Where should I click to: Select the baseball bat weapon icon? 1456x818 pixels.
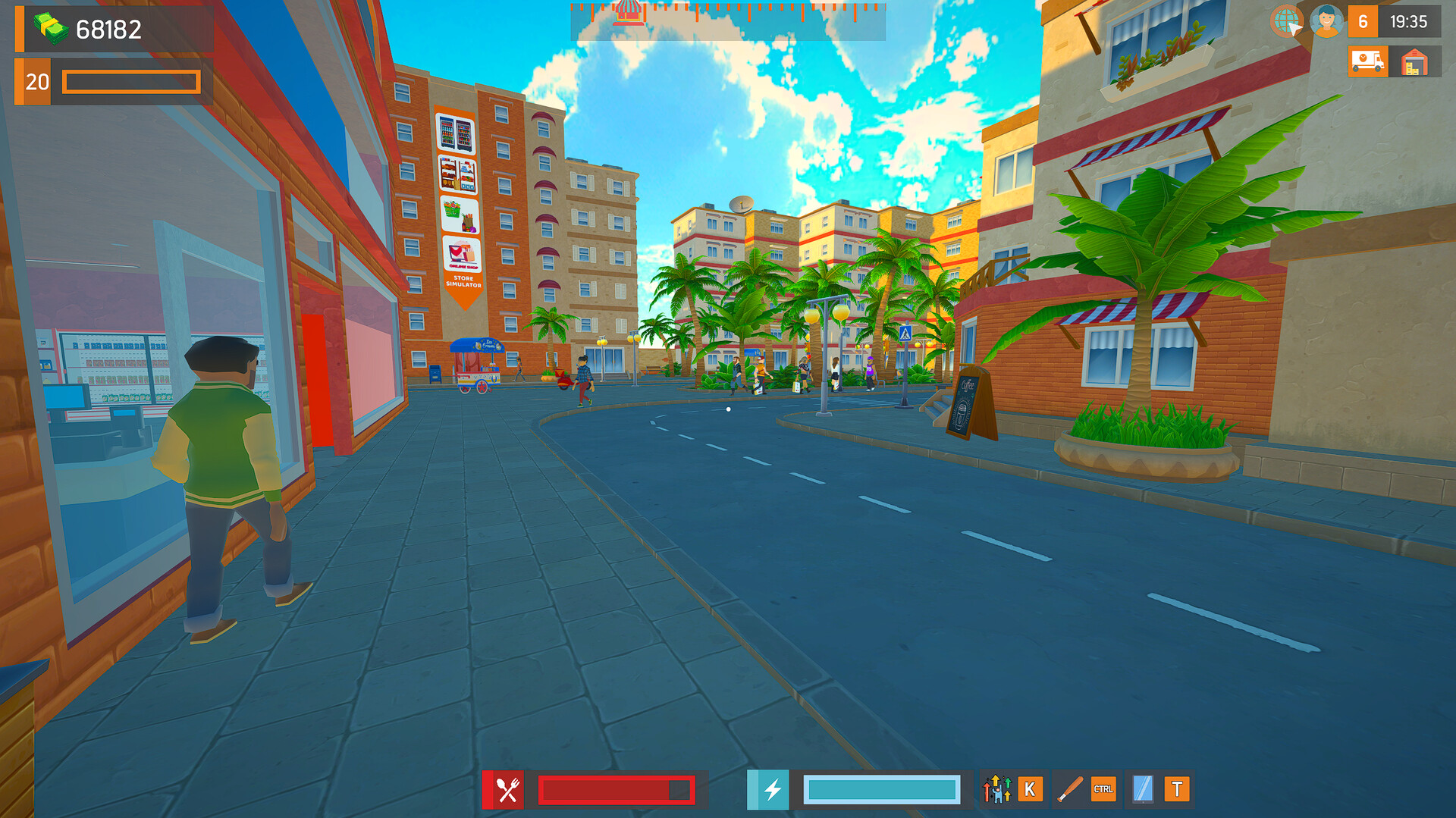point(1068,790)
